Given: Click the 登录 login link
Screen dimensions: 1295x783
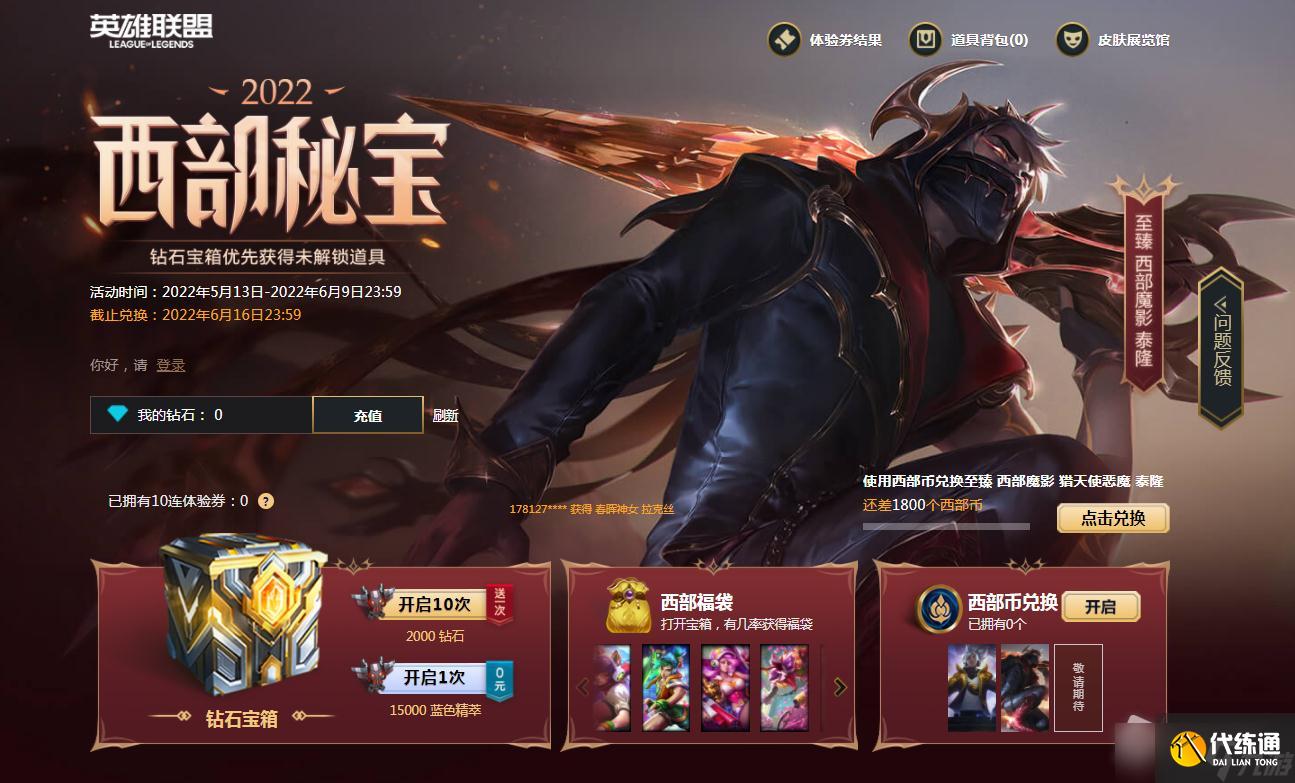Looking at the screenshot, I should click(170, 365).
